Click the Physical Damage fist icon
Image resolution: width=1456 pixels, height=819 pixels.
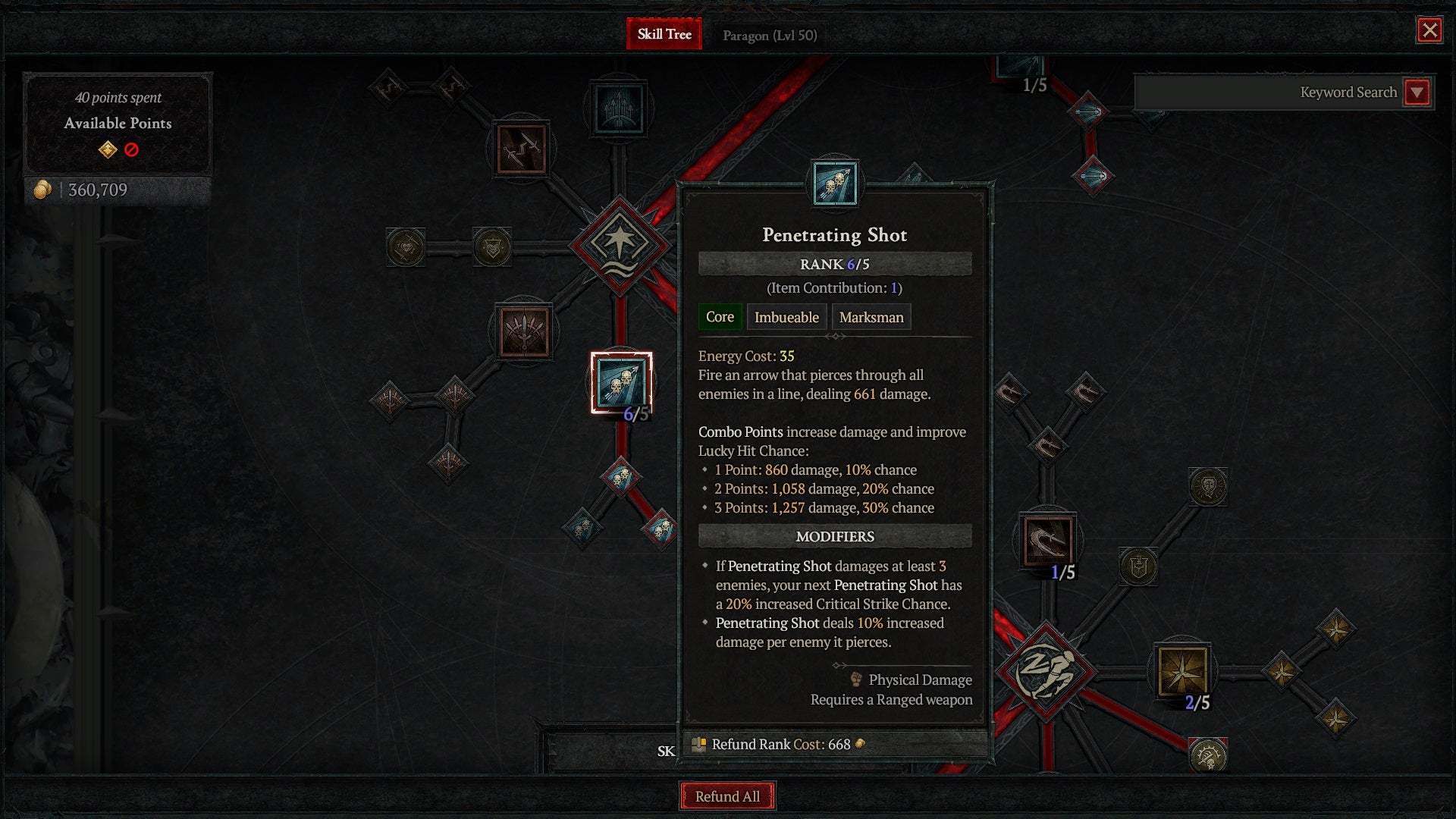(x=855, y=679)
